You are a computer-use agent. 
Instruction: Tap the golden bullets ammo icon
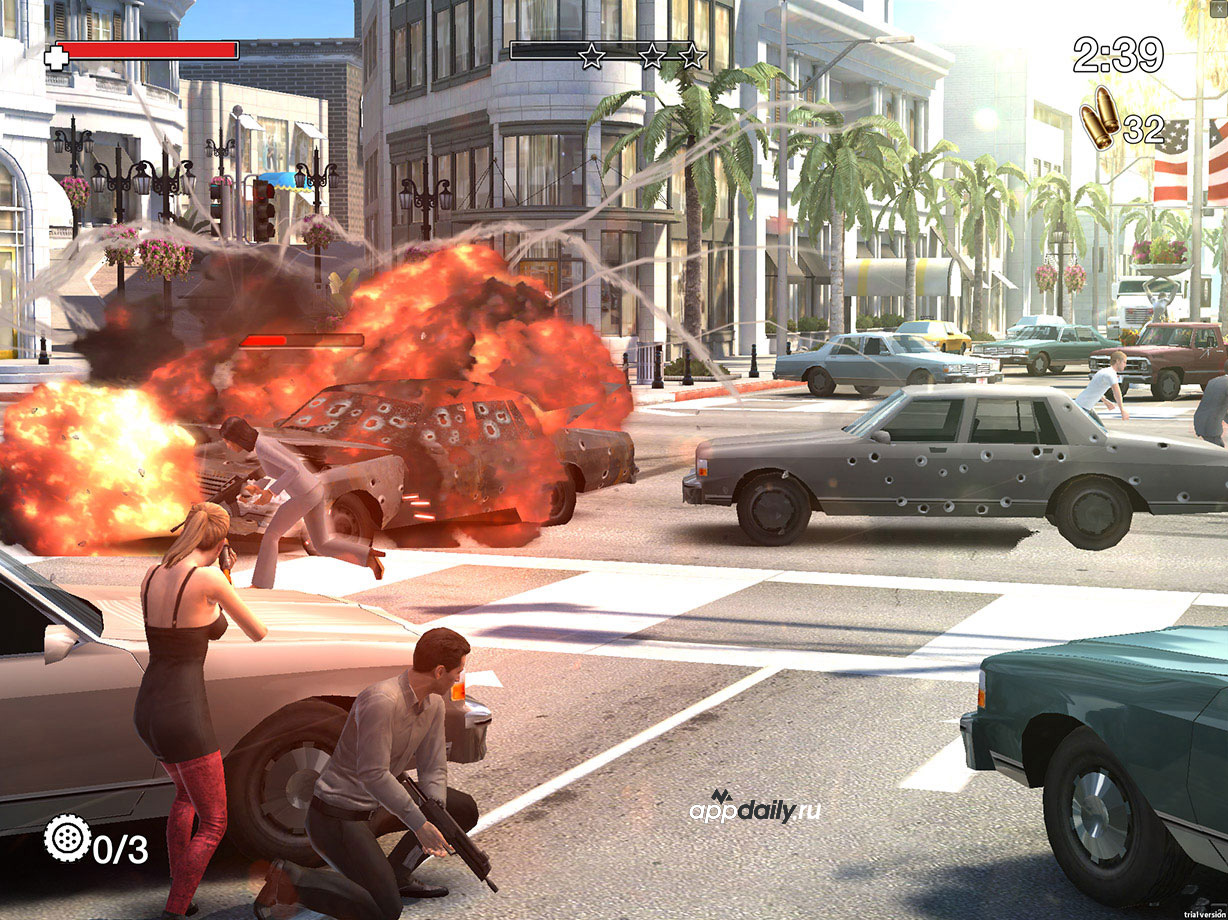point(1099,119)
